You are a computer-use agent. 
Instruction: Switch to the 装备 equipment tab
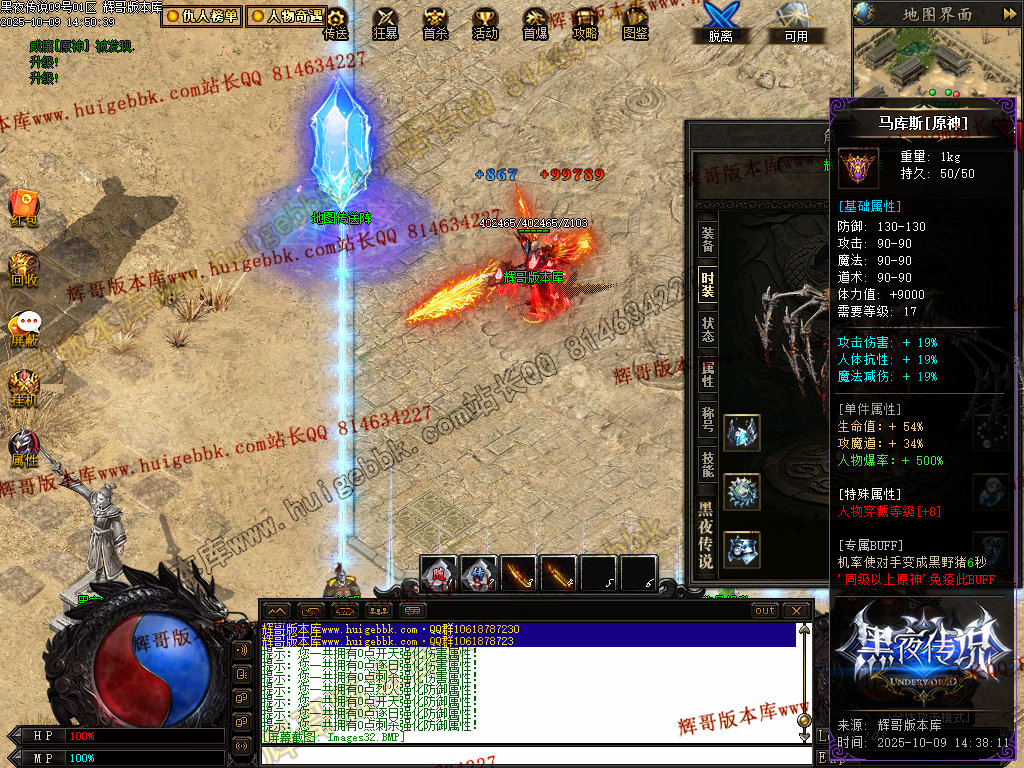[x=707, y=239]
